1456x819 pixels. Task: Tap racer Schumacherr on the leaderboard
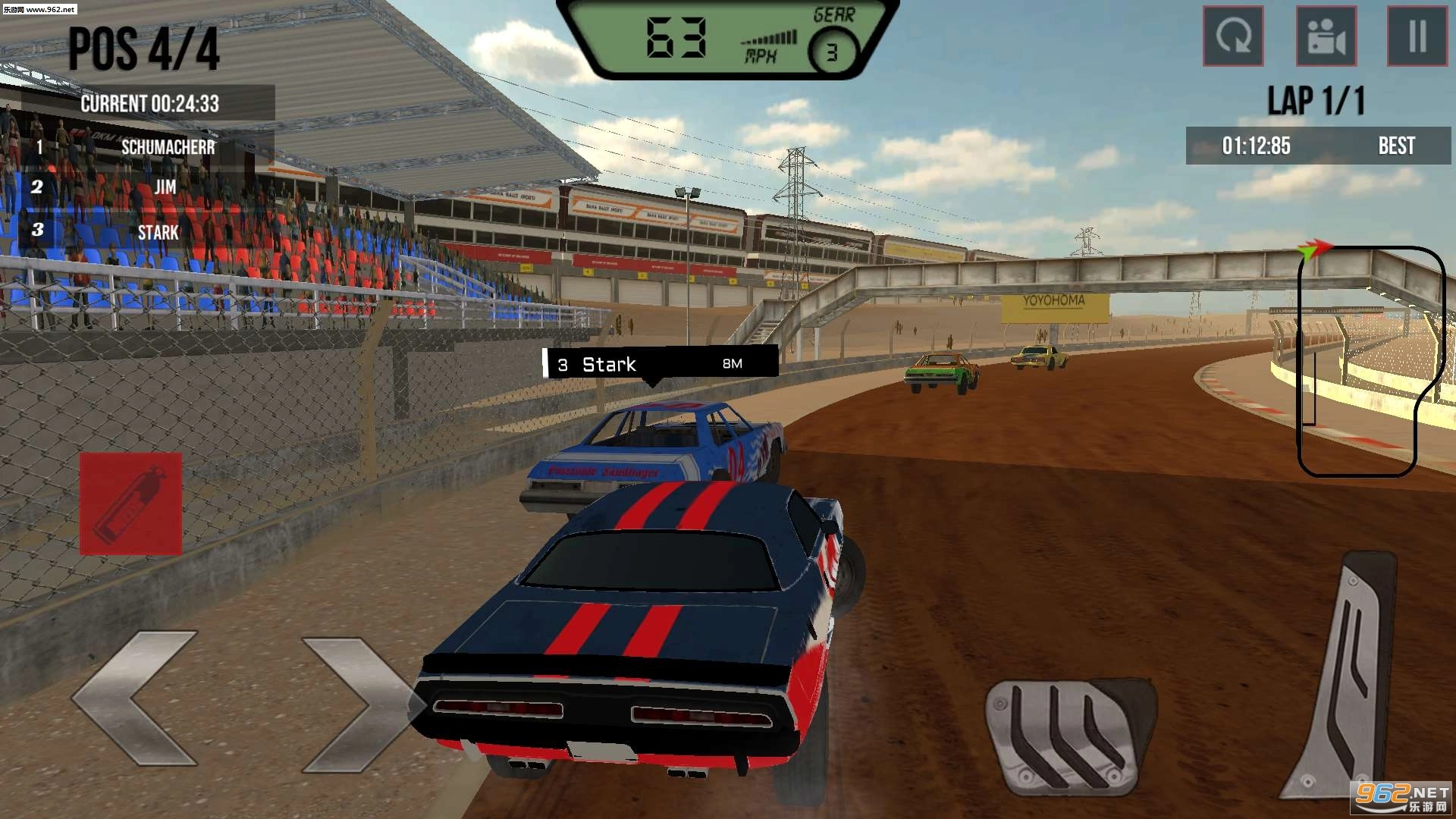click(168, 146)
